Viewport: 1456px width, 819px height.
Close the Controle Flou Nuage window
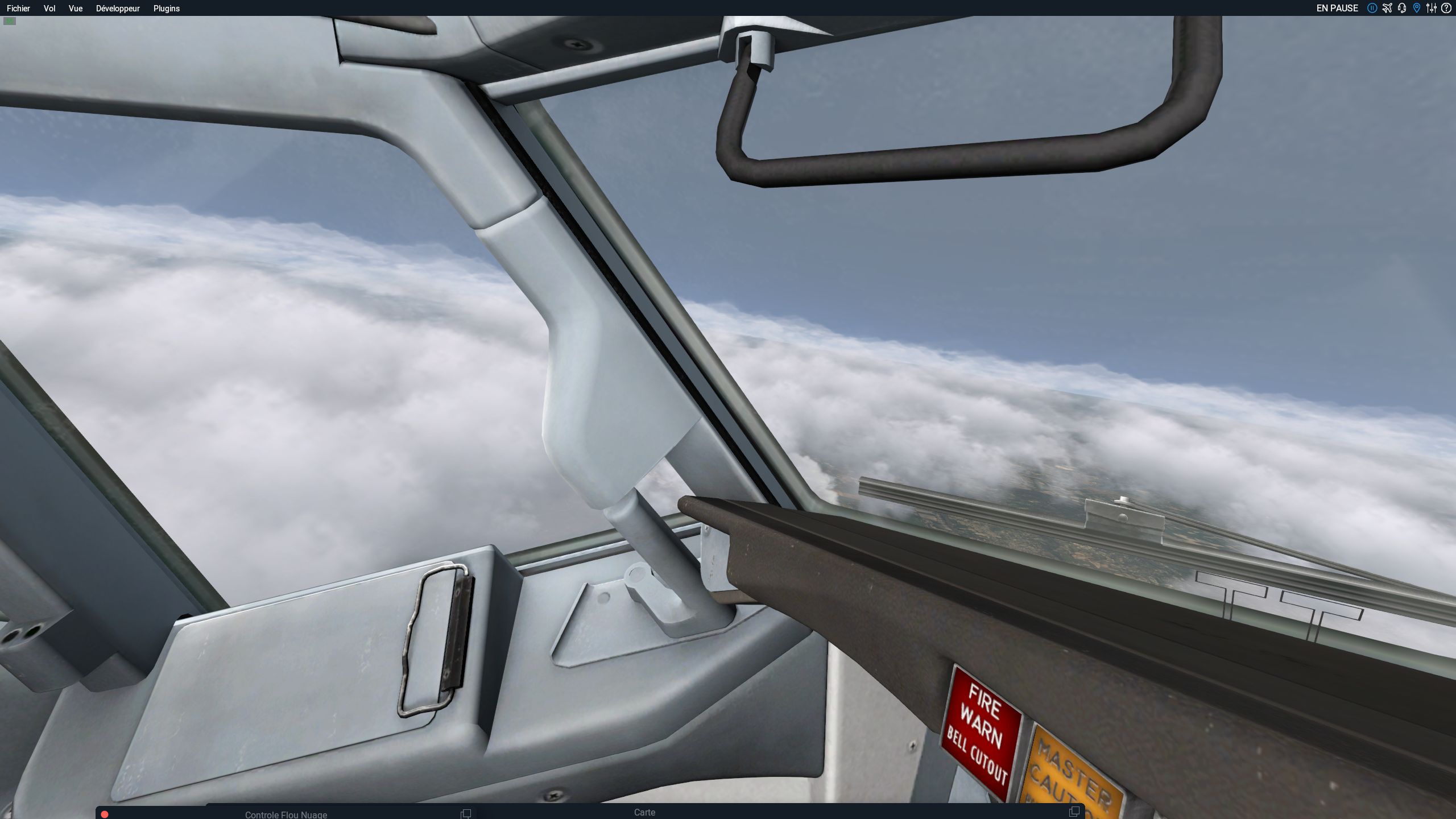(105, 814)
